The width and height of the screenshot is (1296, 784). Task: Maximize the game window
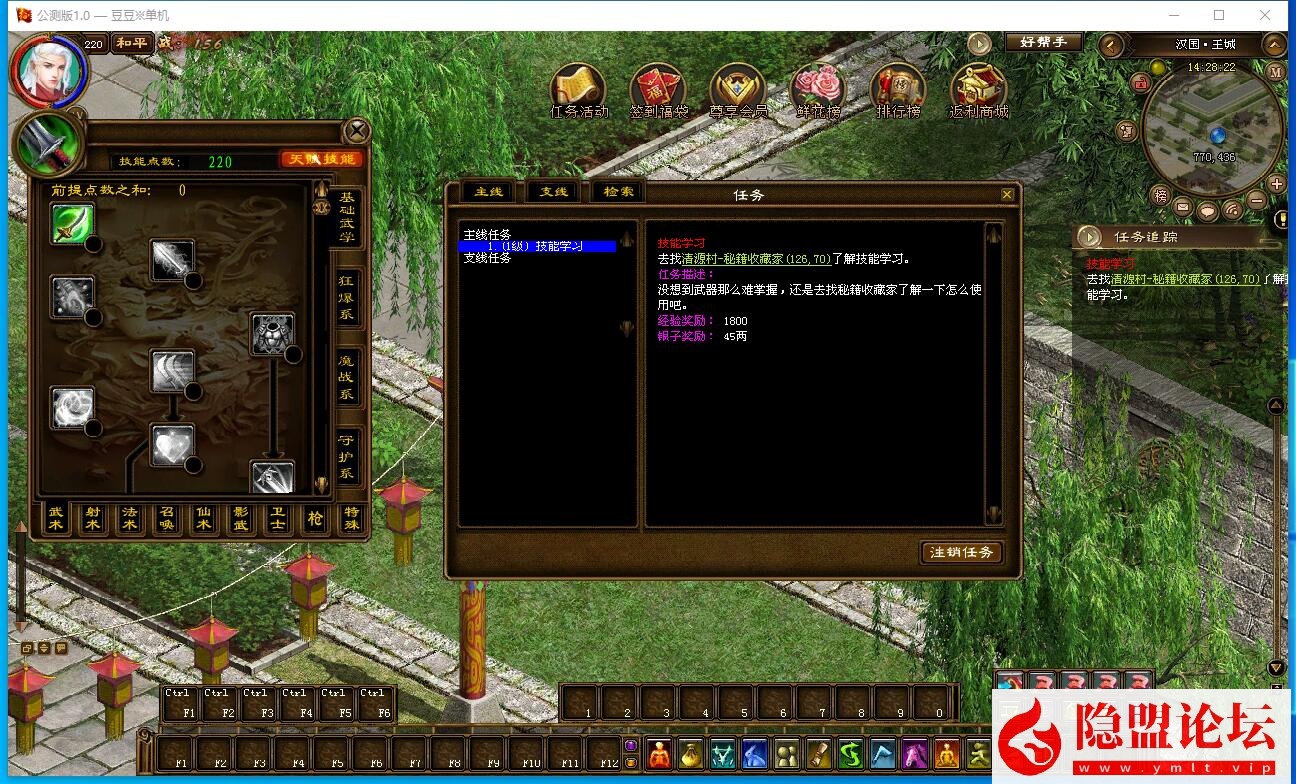1219,15
